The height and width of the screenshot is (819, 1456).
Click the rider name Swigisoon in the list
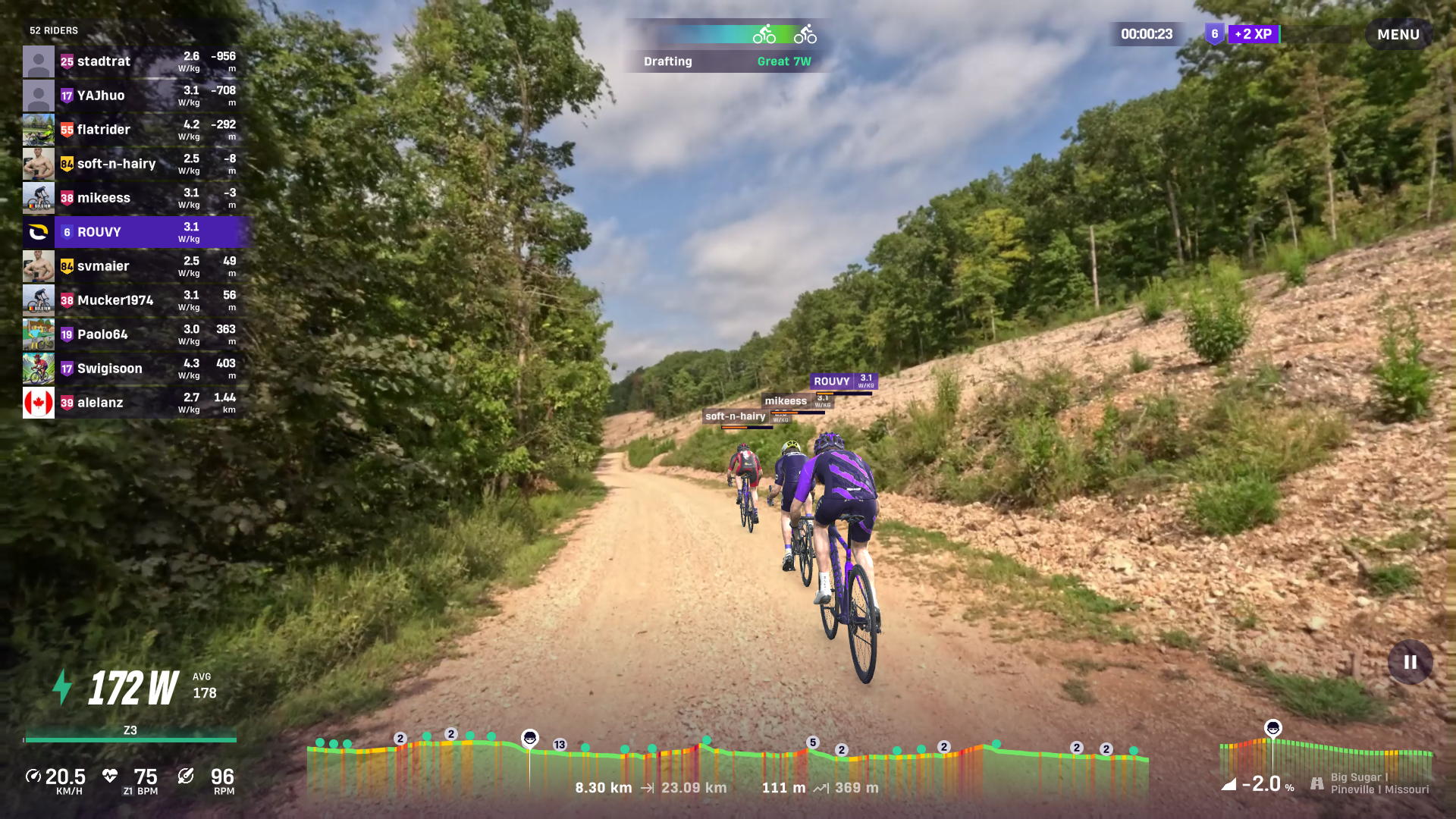[x=108, y=368]
